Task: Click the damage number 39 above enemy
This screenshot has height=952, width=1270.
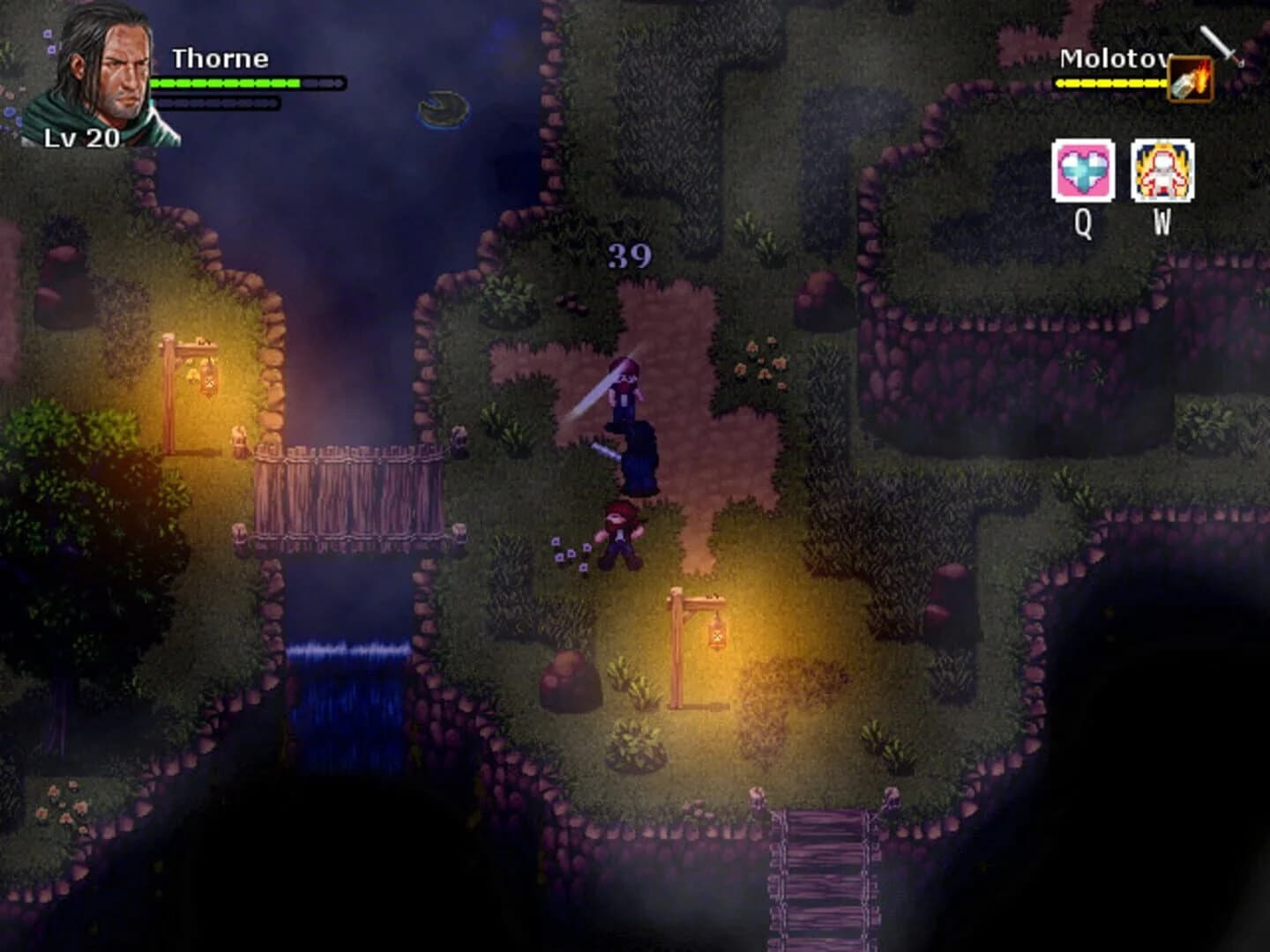Action: tap(630, 255)
